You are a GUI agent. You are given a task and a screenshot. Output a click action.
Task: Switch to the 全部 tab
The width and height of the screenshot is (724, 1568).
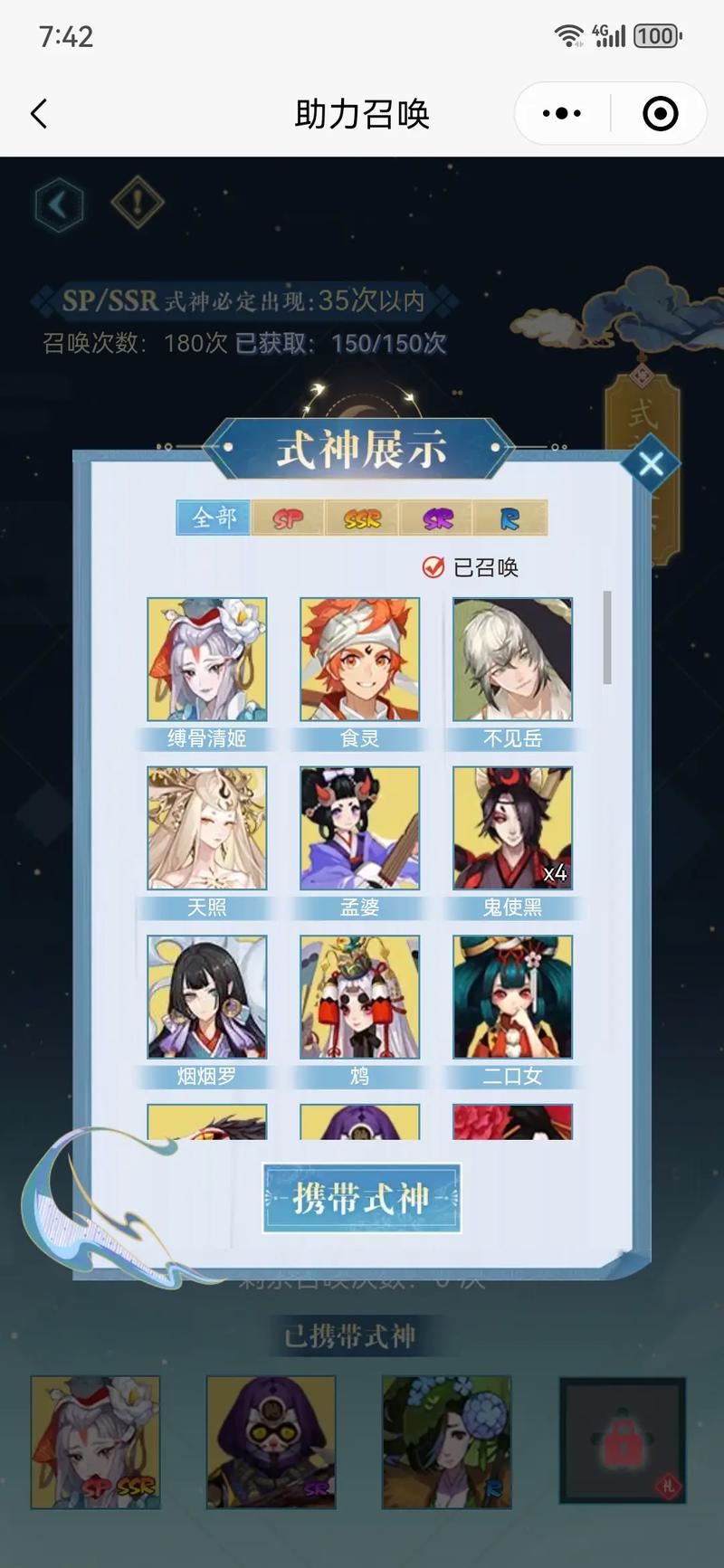click(214, 518)
